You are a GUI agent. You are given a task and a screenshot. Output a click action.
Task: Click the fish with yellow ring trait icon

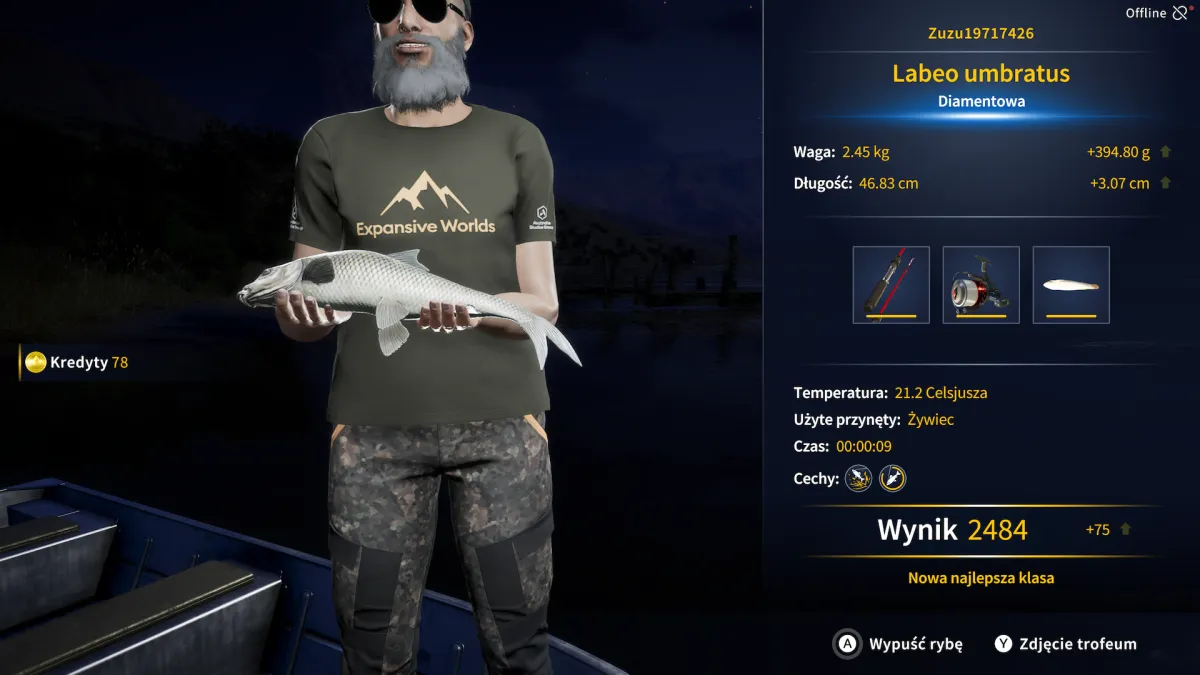click(892, 478)
